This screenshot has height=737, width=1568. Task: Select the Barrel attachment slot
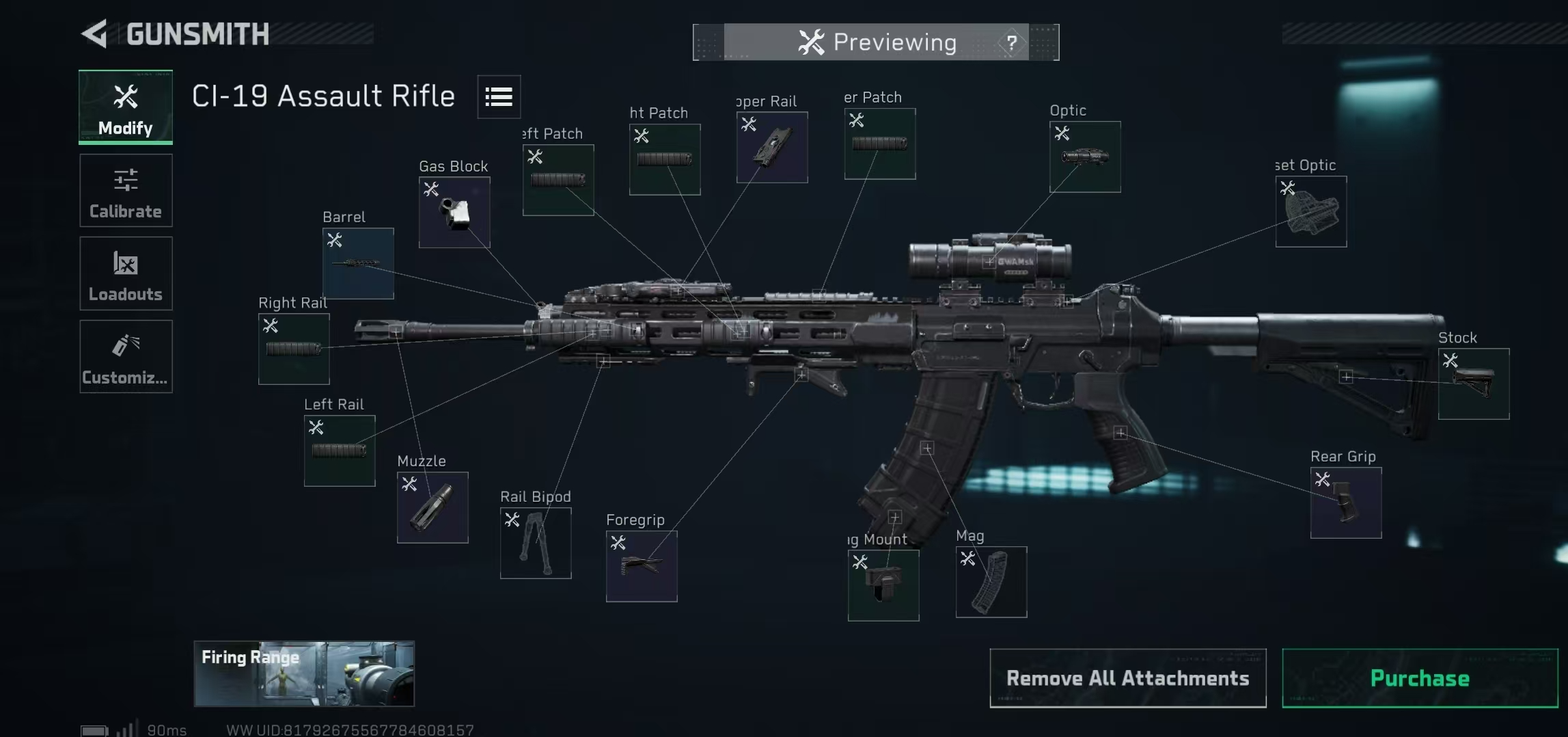pos(358,263)
